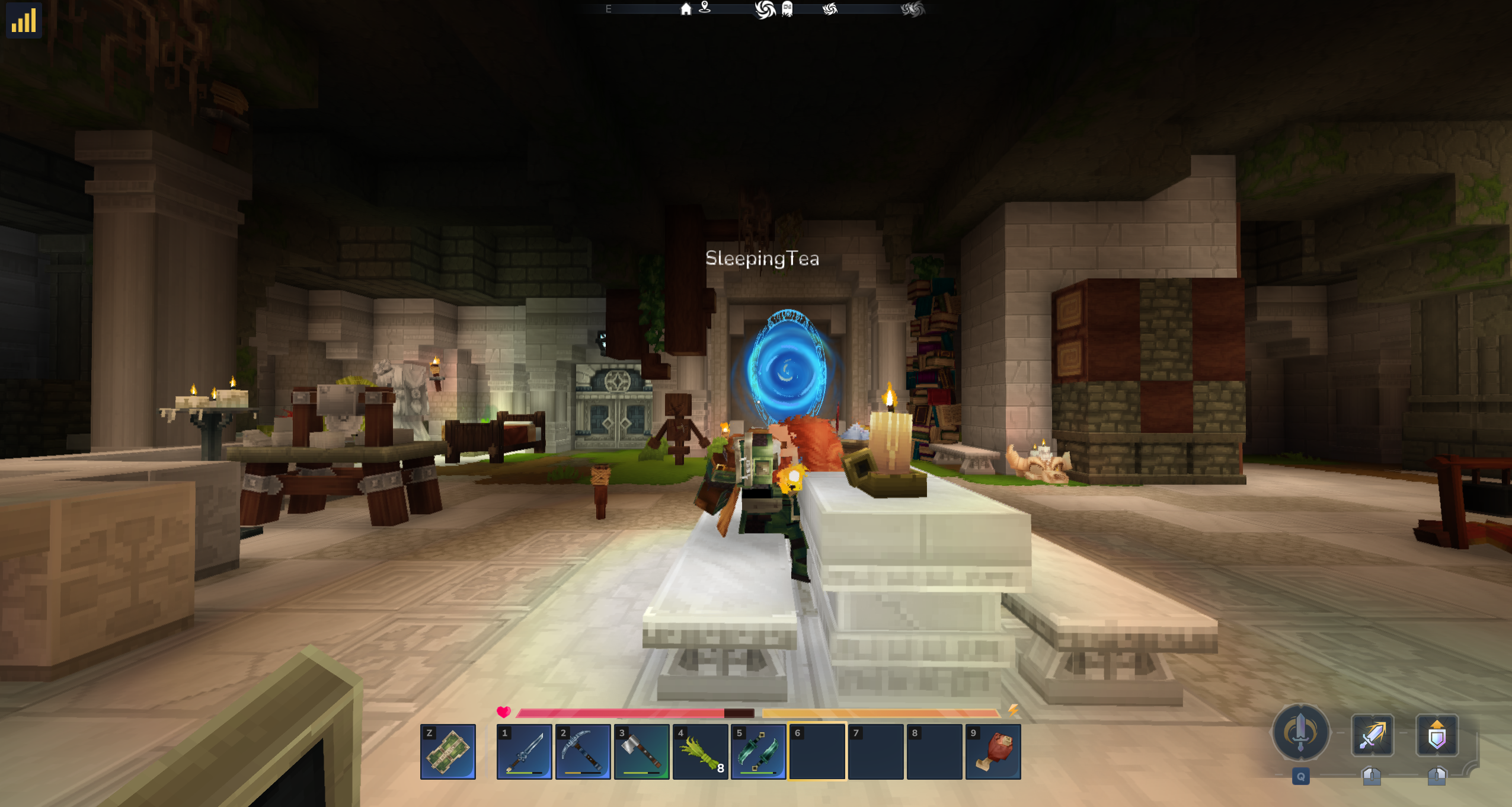The width and height of the screenshot is (1512, 807).
Task: Click the SleepingTea player nameplate
Action: [x=762, y=259]
